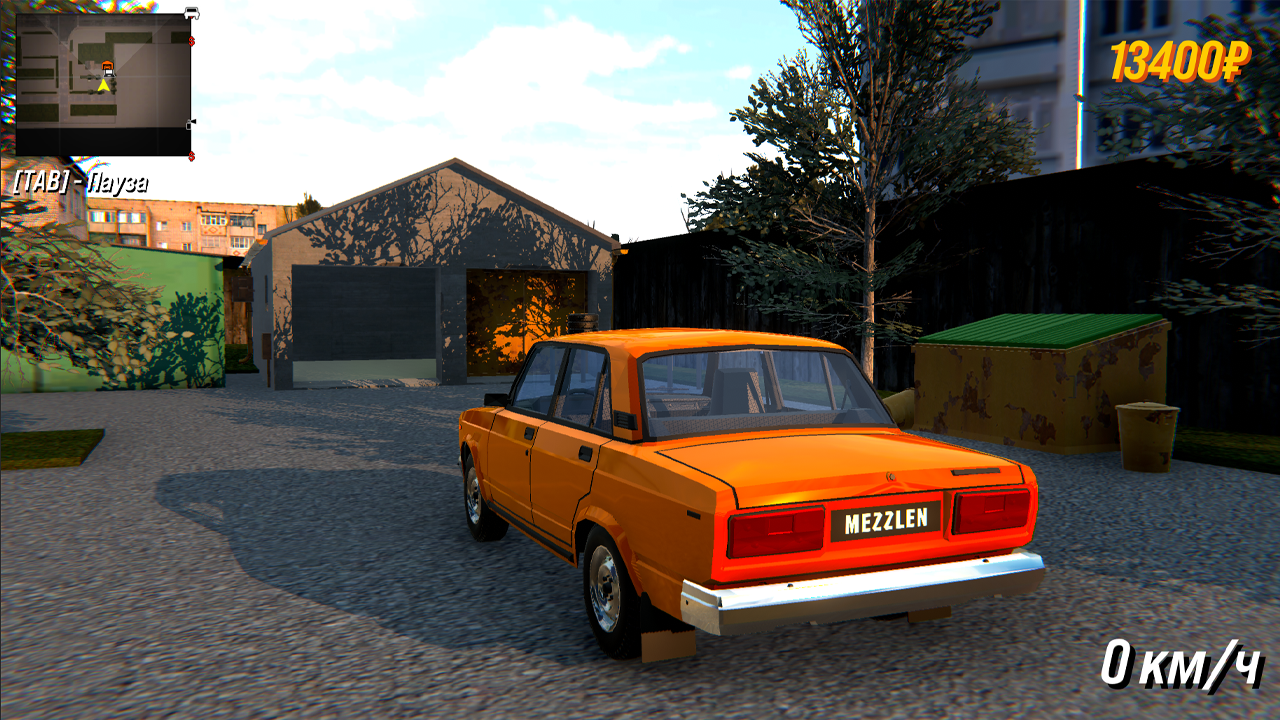Click the camera icon on the minimap's right edge
This screenshot has width=1280, height=720.
point(189,125)
